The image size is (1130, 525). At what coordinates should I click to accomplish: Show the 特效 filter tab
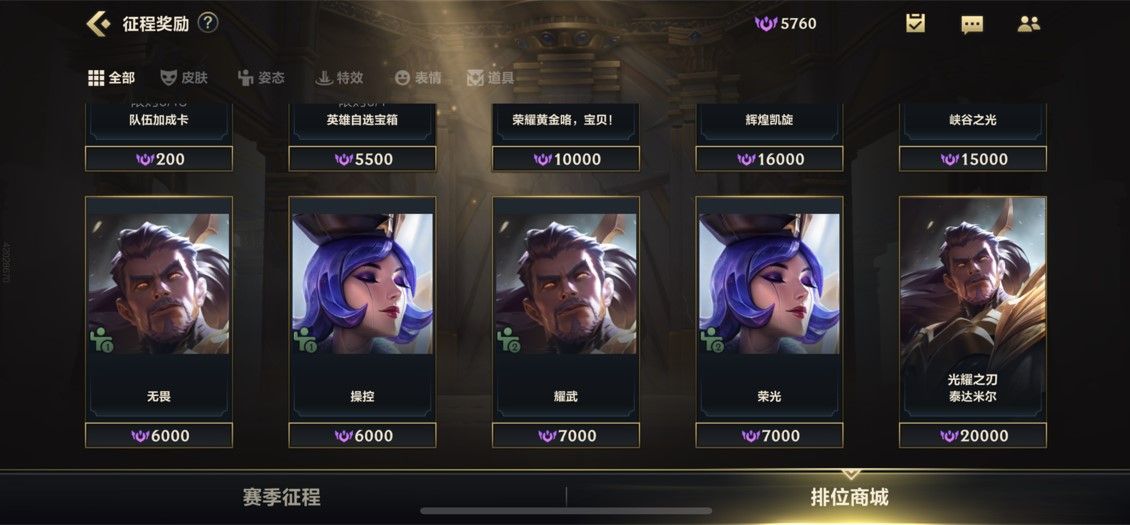pos(338,77)
